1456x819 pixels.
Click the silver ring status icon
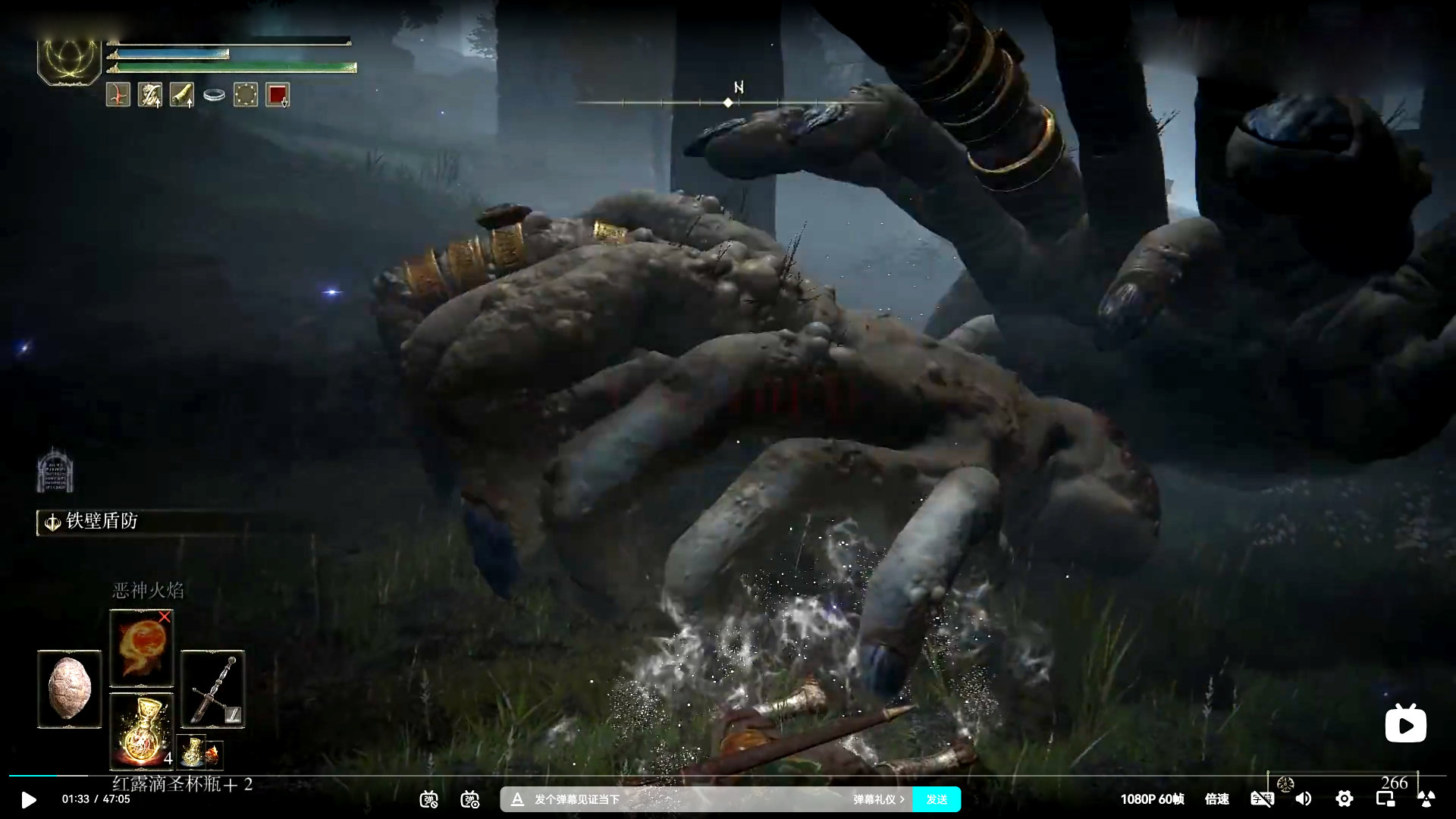214,96
